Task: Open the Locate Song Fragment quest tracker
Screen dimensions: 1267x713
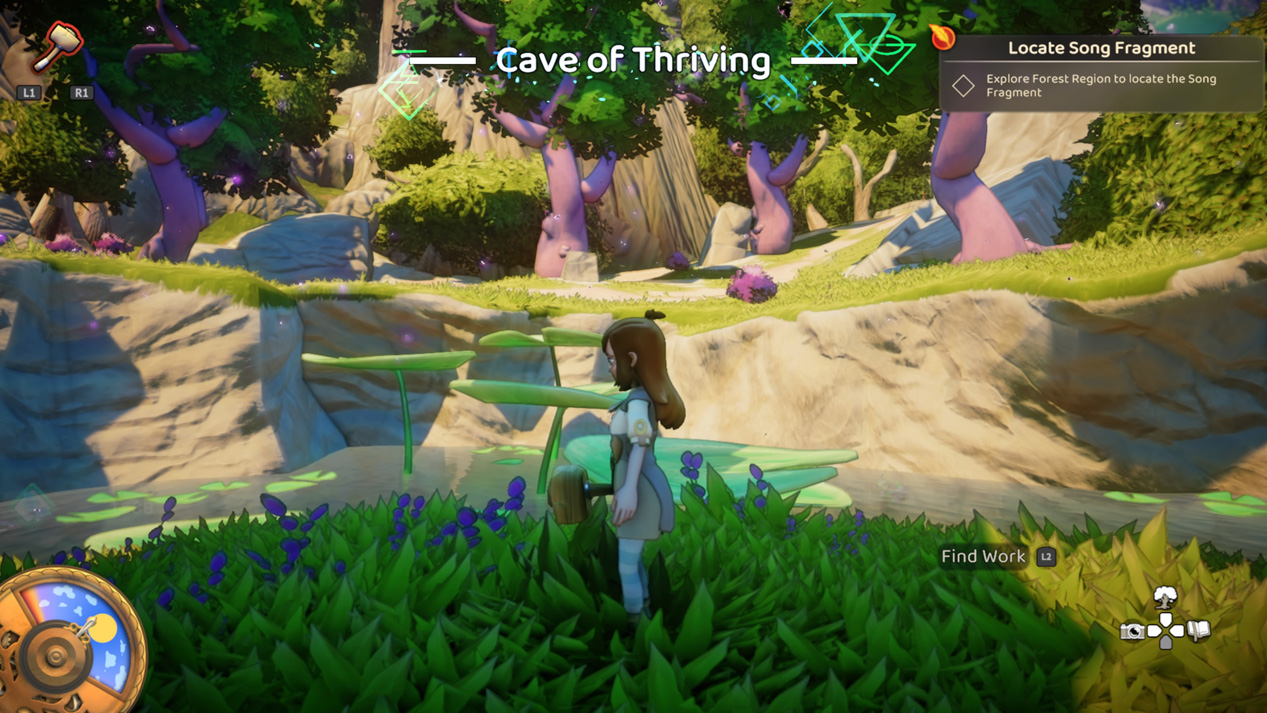Action: [x=1100, y=48]
